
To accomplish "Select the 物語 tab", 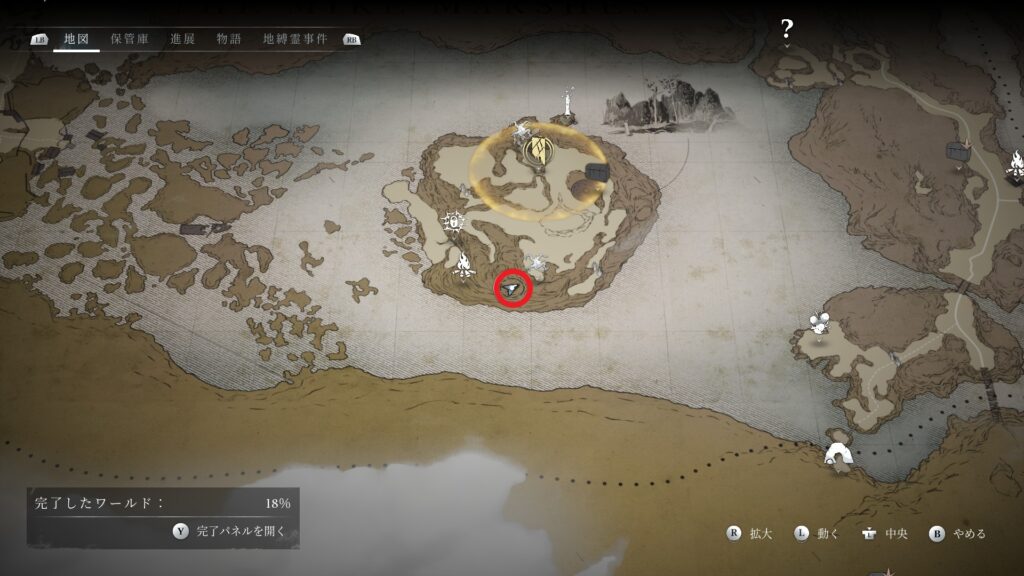I will [x=229, y=39].
